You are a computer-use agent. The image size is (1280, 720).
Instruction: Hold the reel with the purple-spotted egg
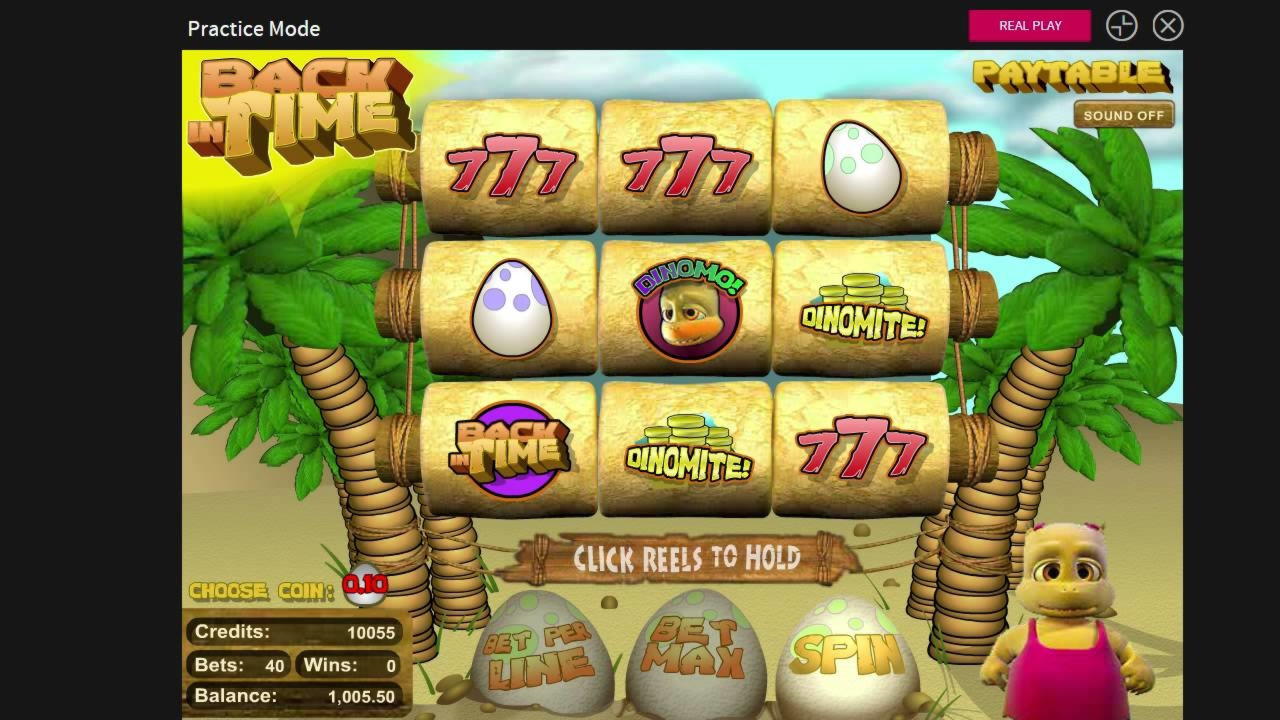510,309
